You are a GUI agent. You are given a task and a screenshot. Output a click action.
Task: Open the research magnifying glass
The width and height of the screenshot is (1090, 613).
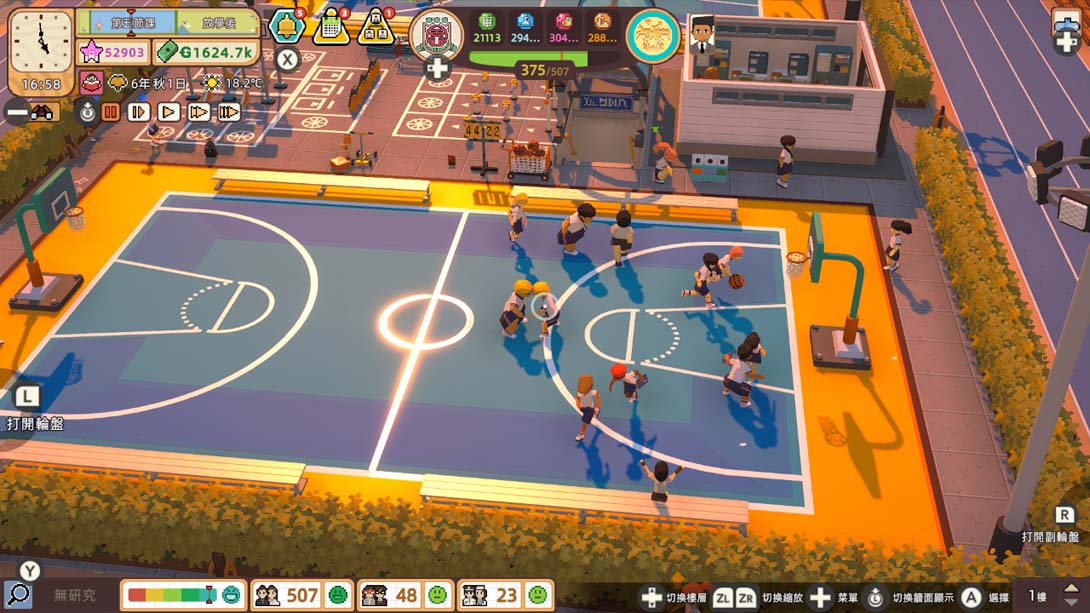tap(17, 594)
